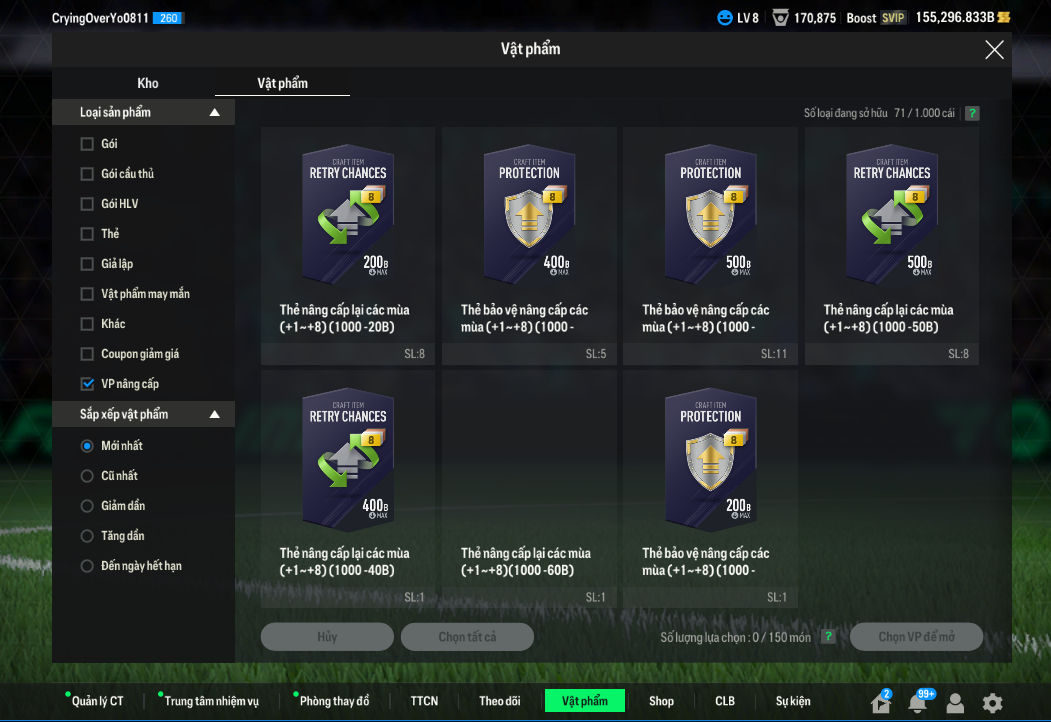Switch to the Kho tab

pyautogui.click(x=148, y=83)
